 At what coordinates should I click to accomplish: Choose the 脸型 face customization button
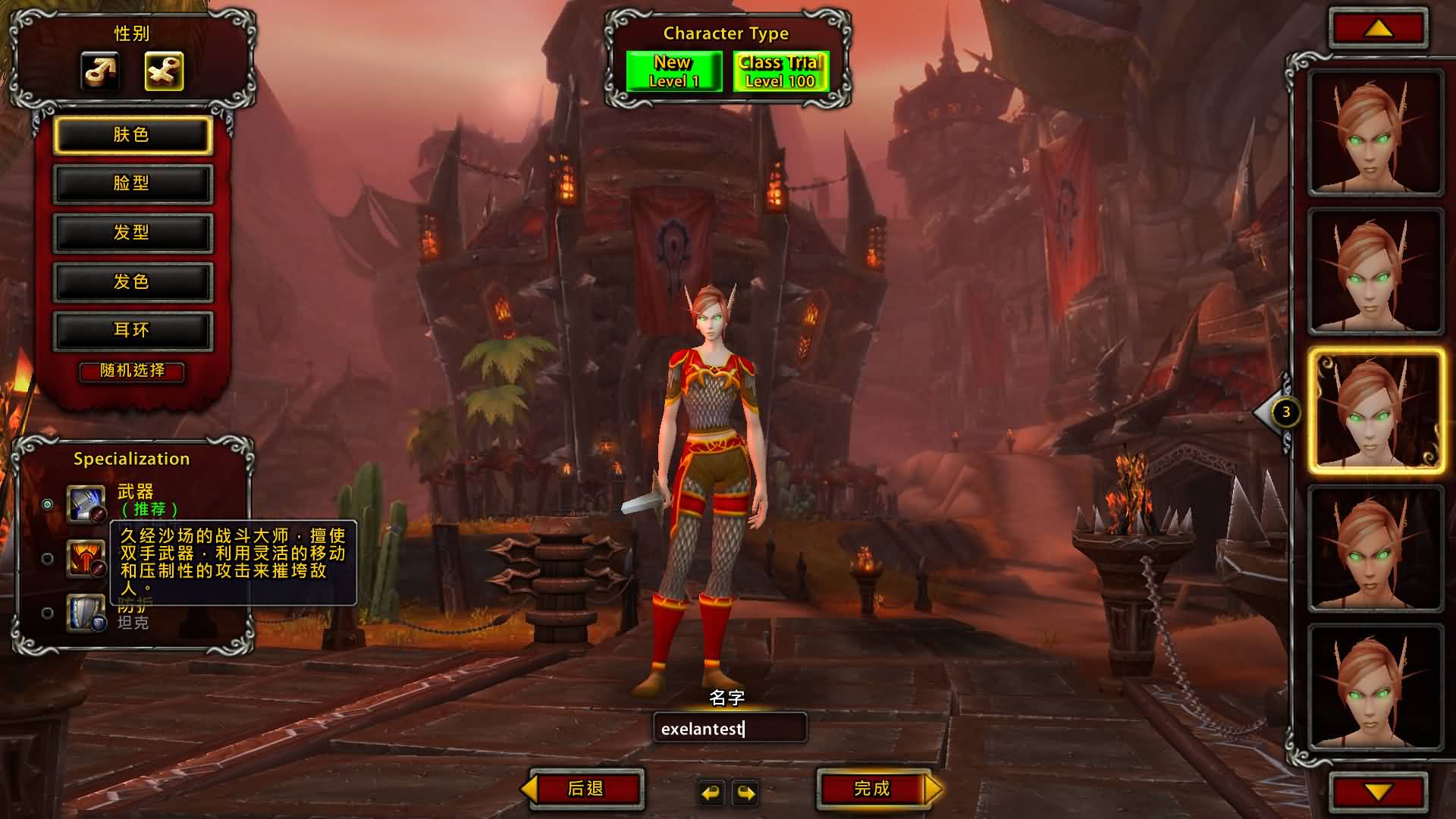pyautogui.click(x=132, y=184)
